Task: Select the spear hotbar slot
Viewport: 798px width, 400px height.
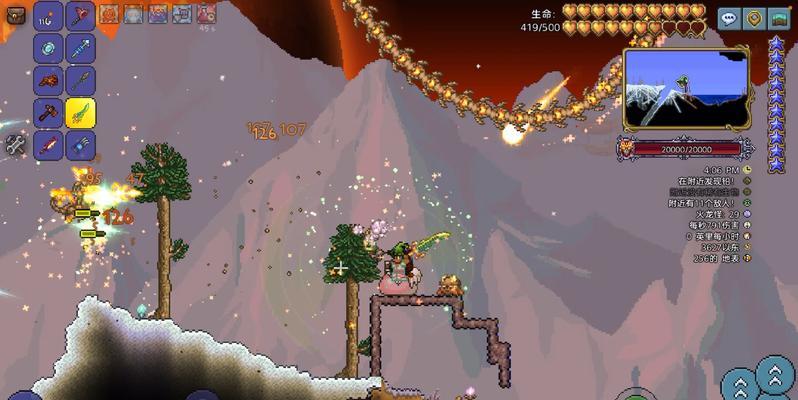Action: (81, 80)
